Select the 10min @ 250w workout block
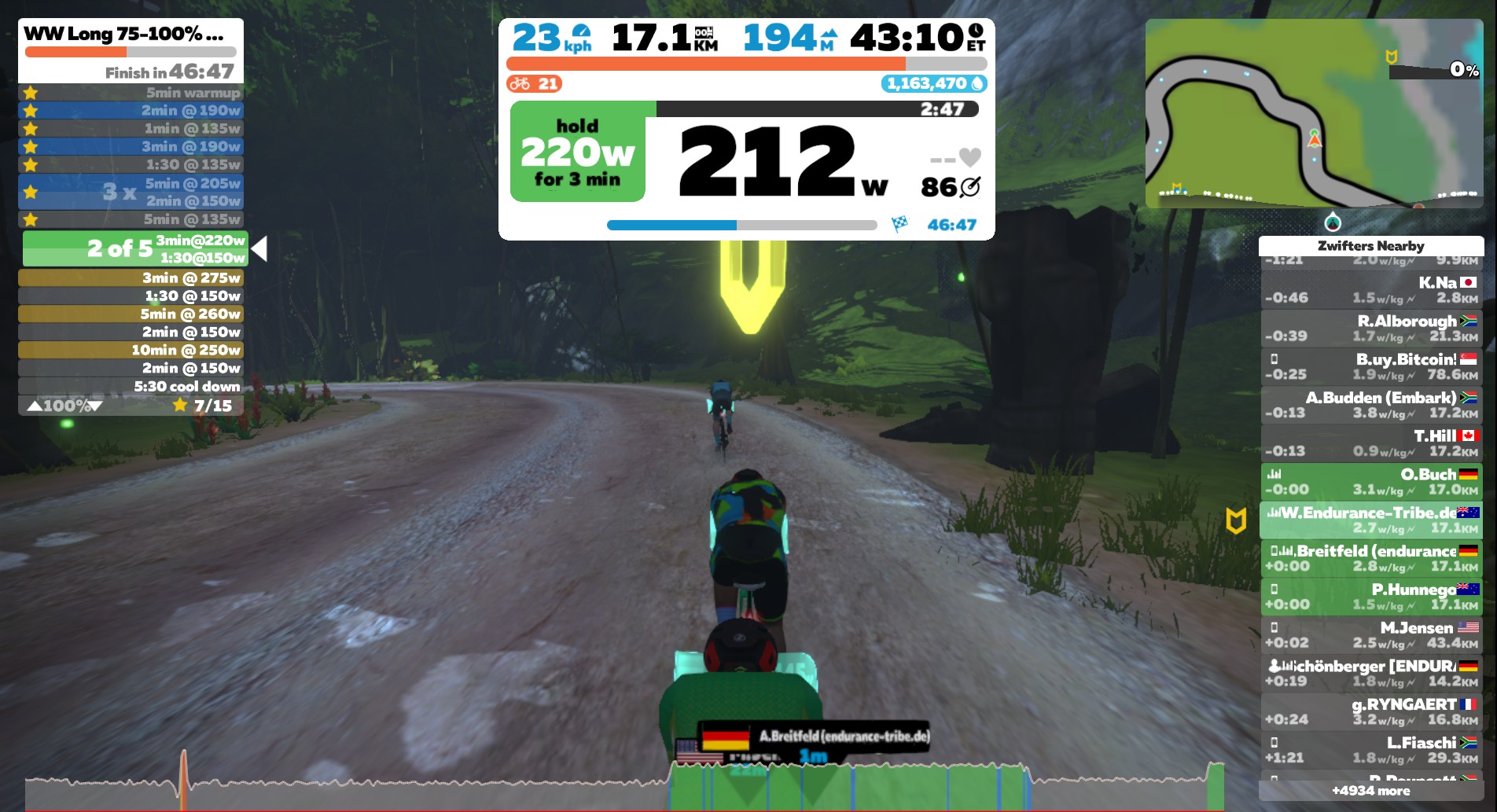This screenshot has width=1497, height=812. click(x=131, y=350)
